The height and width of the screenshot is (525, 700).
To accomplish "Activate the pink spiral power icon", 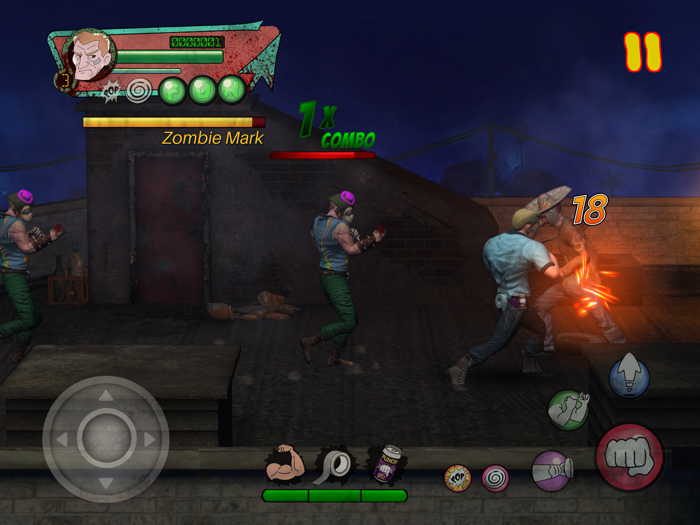I will point(495,478).
